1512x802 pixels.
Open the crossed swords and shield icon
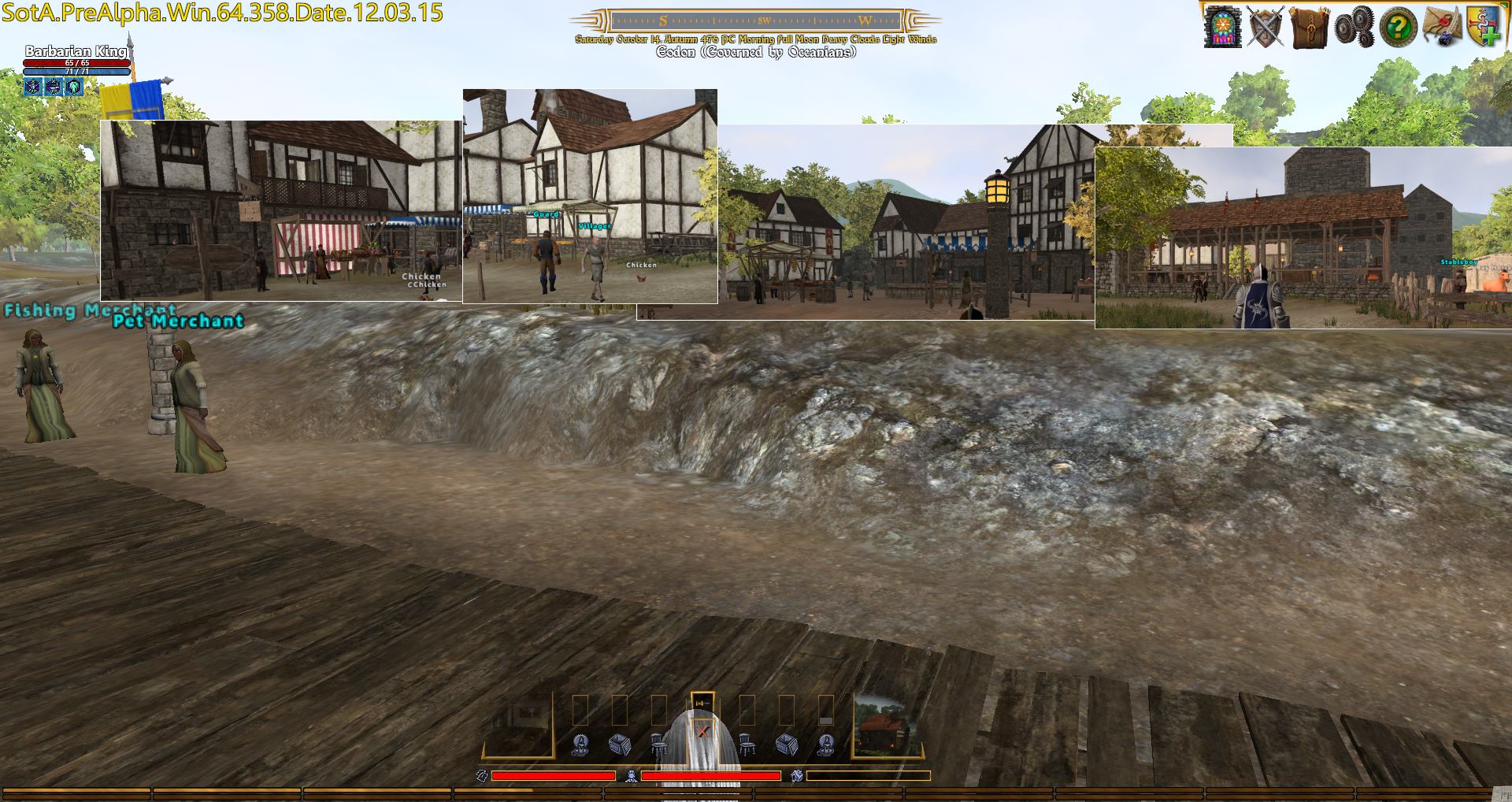1266,27
